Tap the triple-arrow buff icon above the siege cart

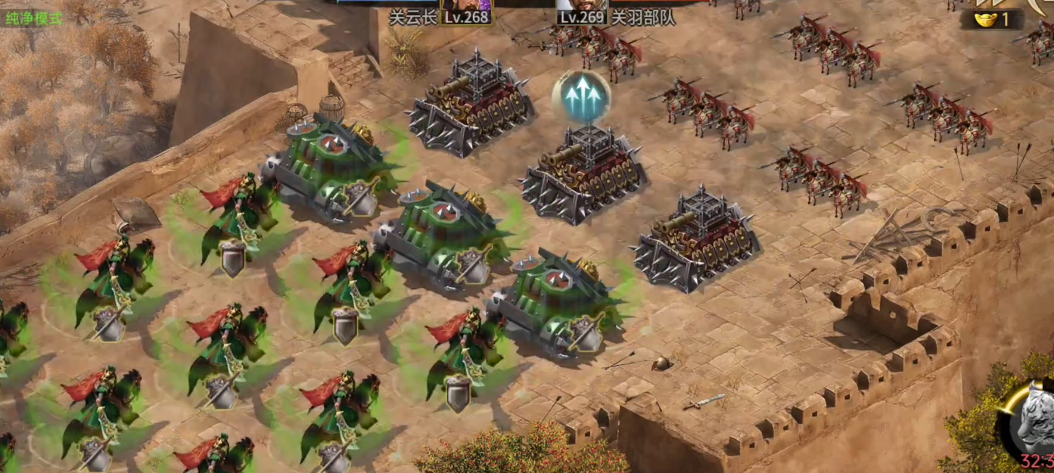582,97
